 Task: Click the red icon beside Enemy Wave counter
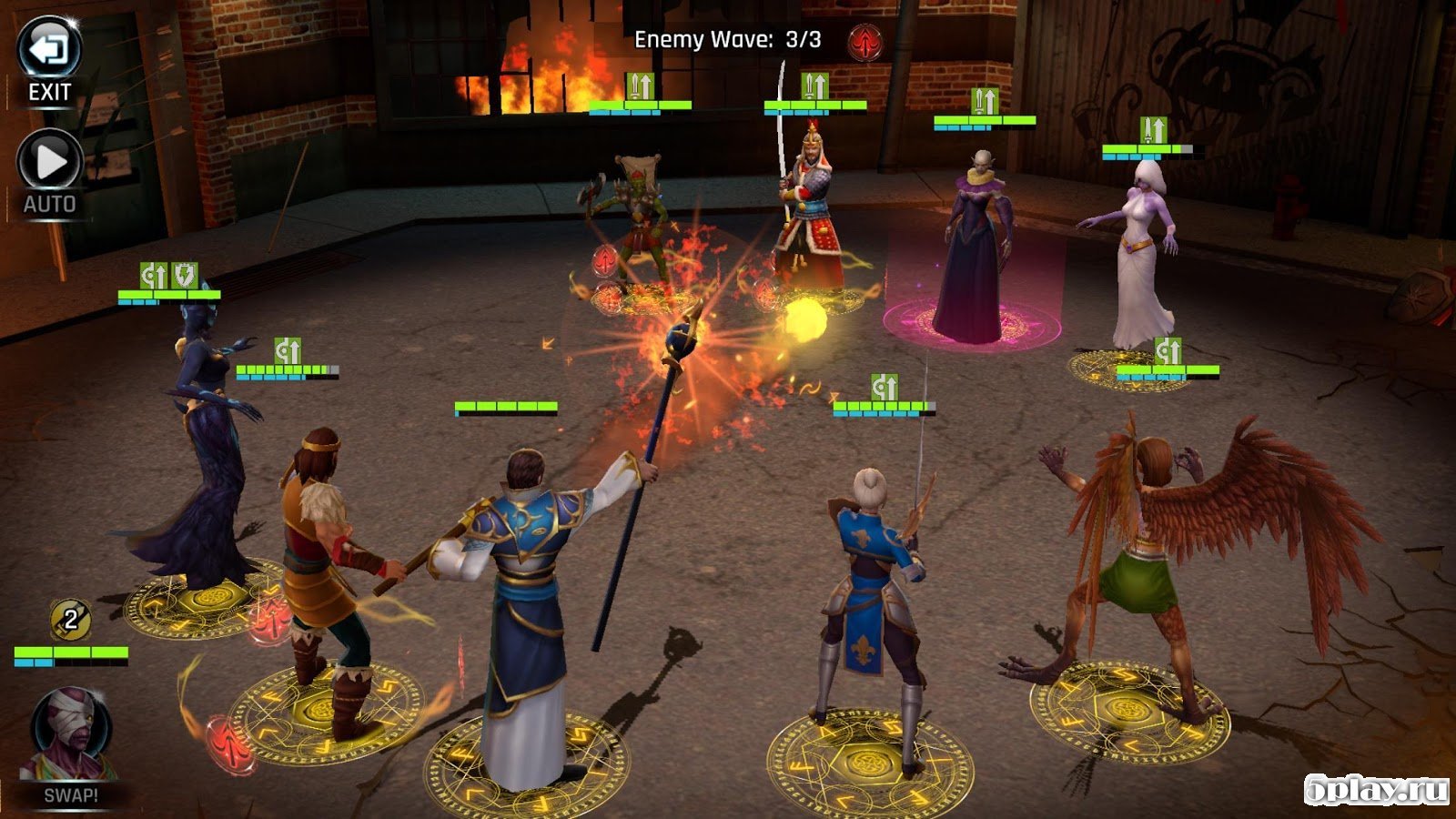(864, 41)
